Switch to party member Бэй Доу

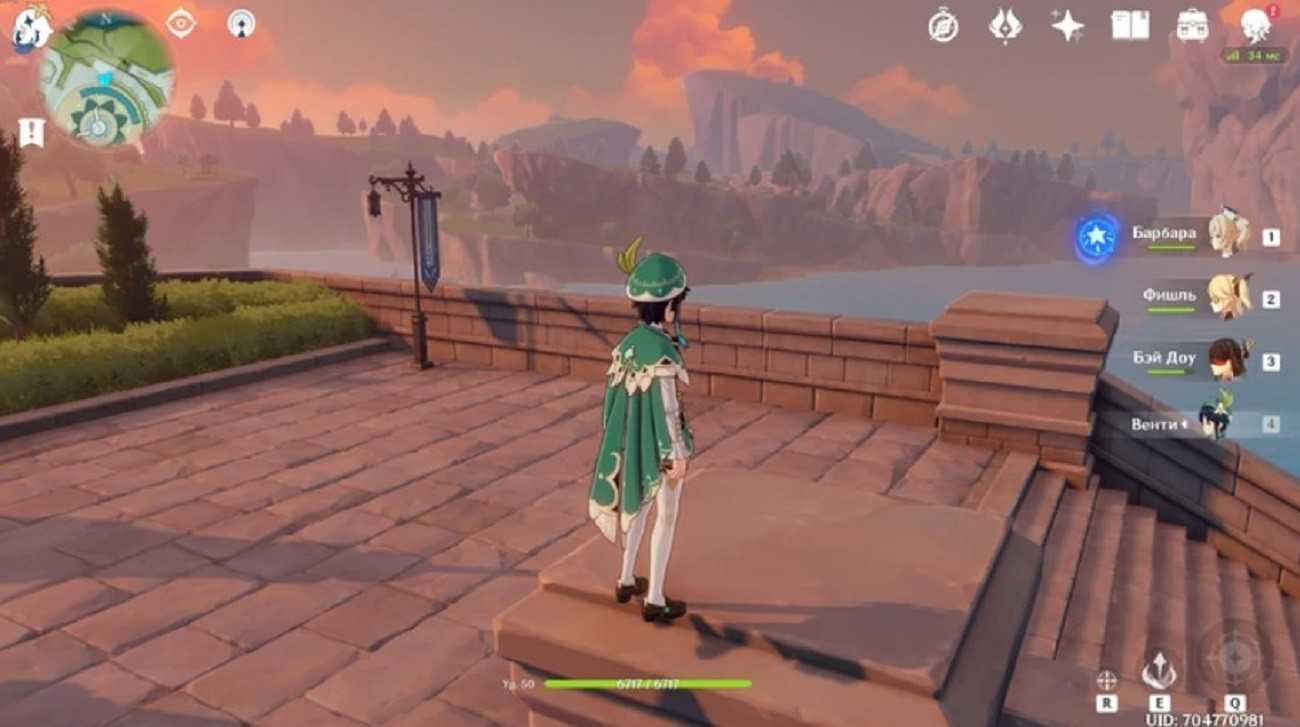click(x=1227, y=360)
